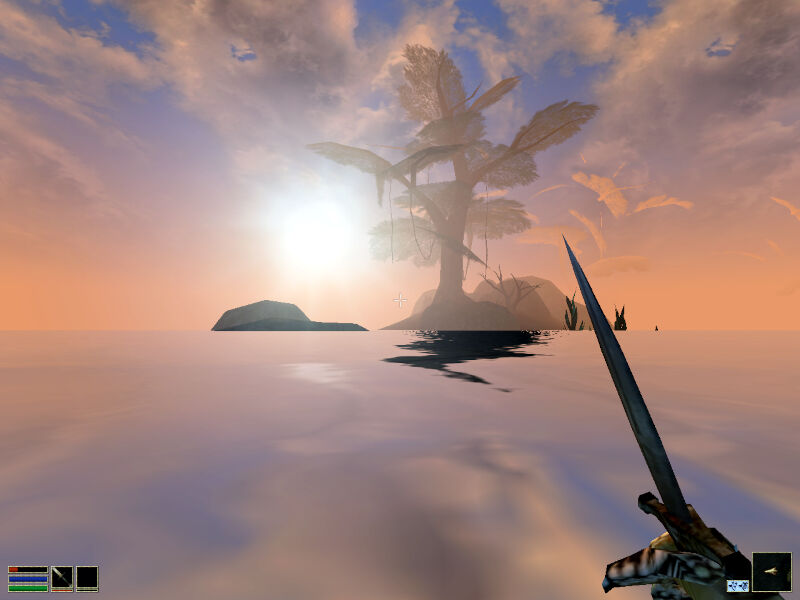Click the light blue active effect icon
The image size is (800, 600).
[x=737, y=585]
